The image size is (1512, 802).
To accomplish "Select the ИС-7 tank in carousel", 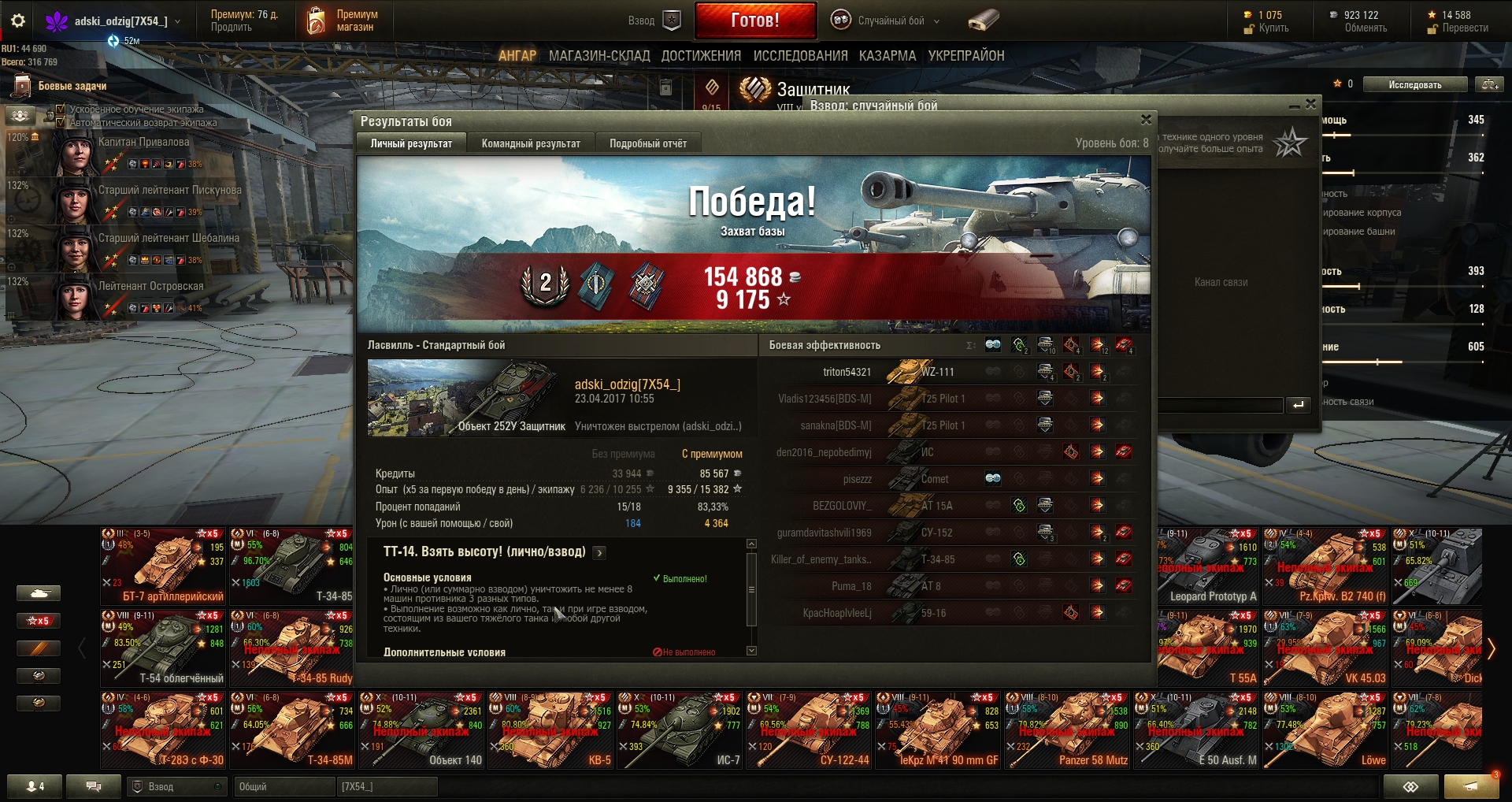I will [679, 730].
